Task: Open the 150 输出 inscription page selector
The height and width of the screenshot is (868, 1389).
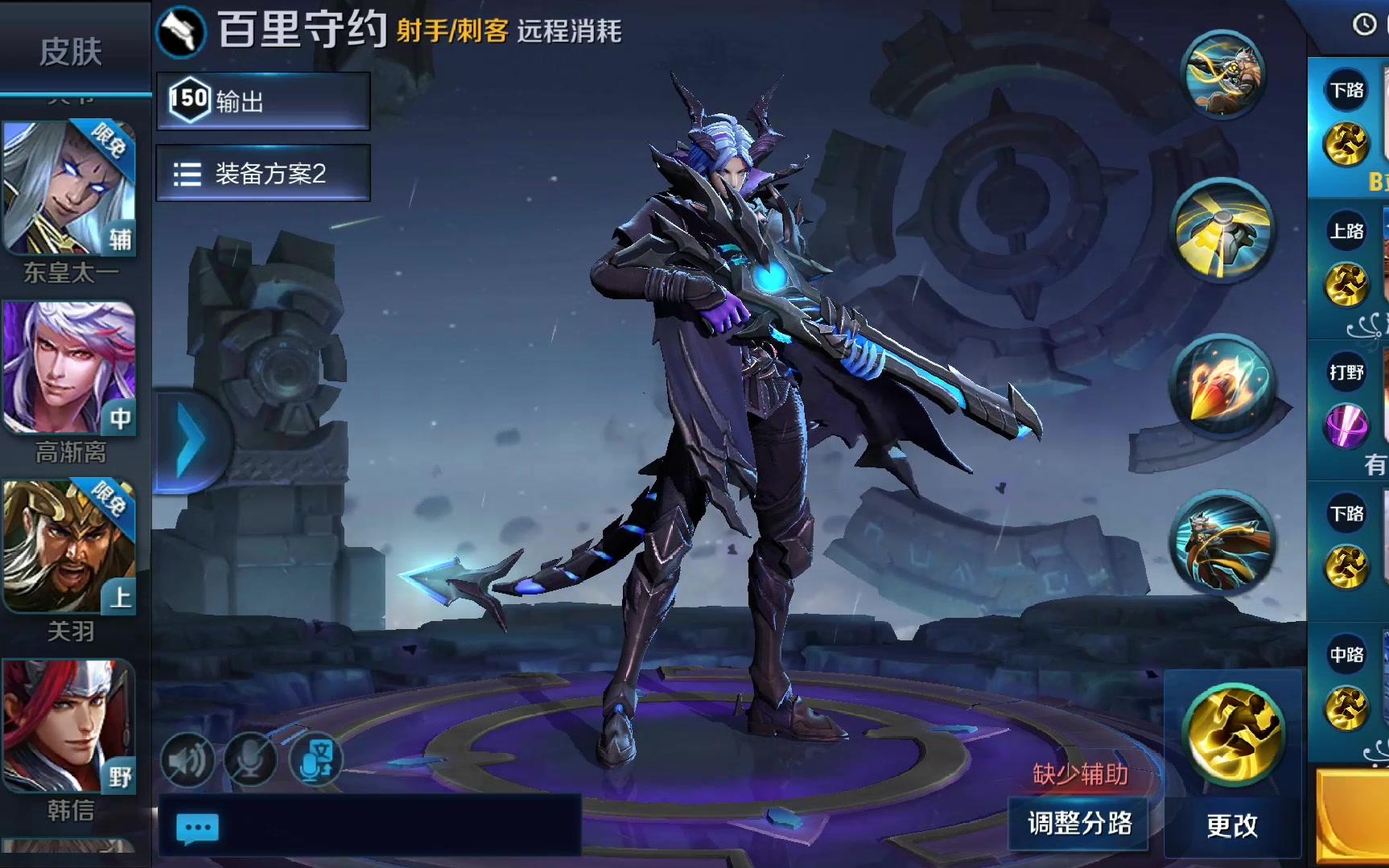Action: pos(263,101)
